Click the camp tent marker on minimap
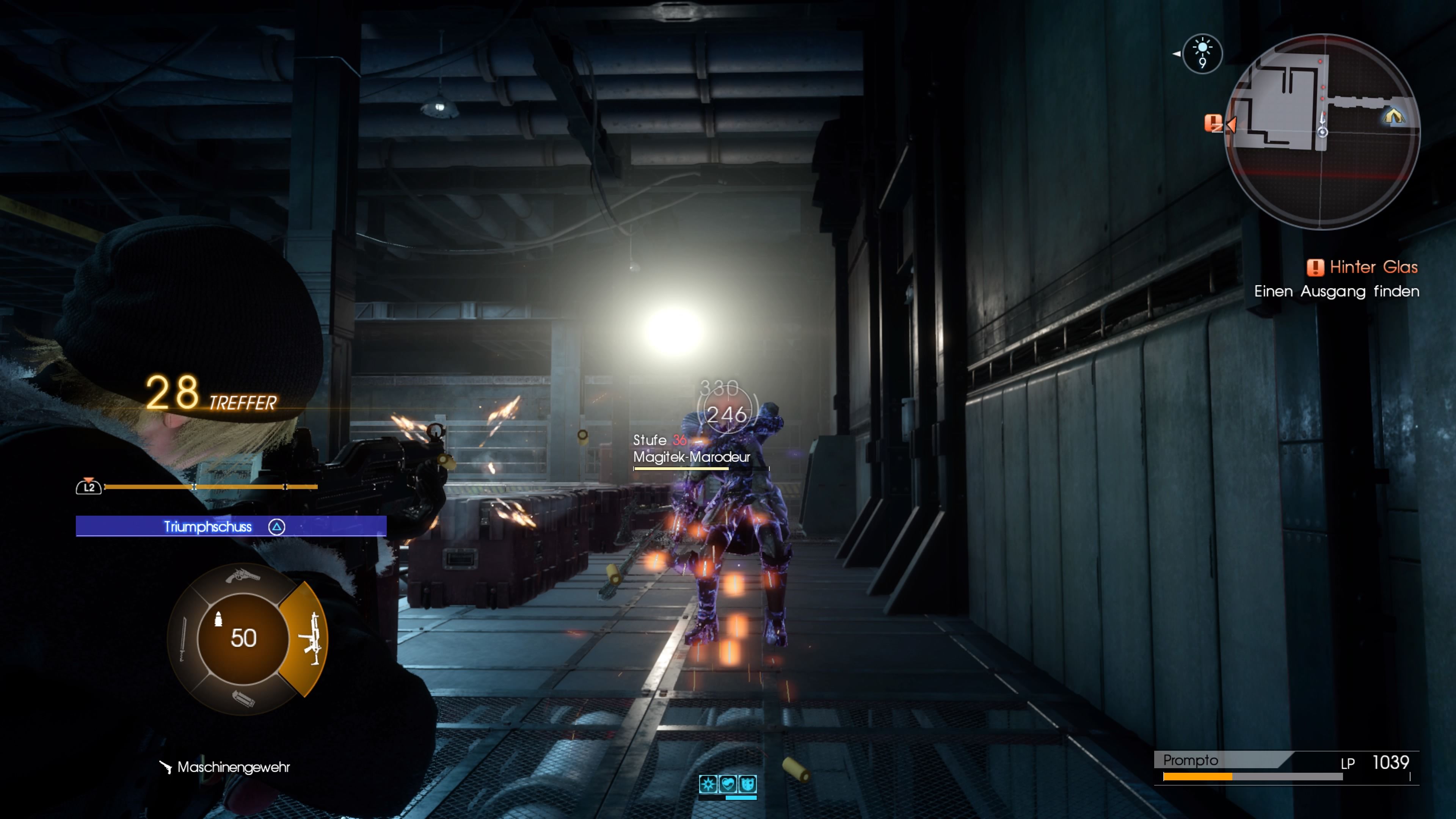The image size is (1456, 819). click(1393, 116)
